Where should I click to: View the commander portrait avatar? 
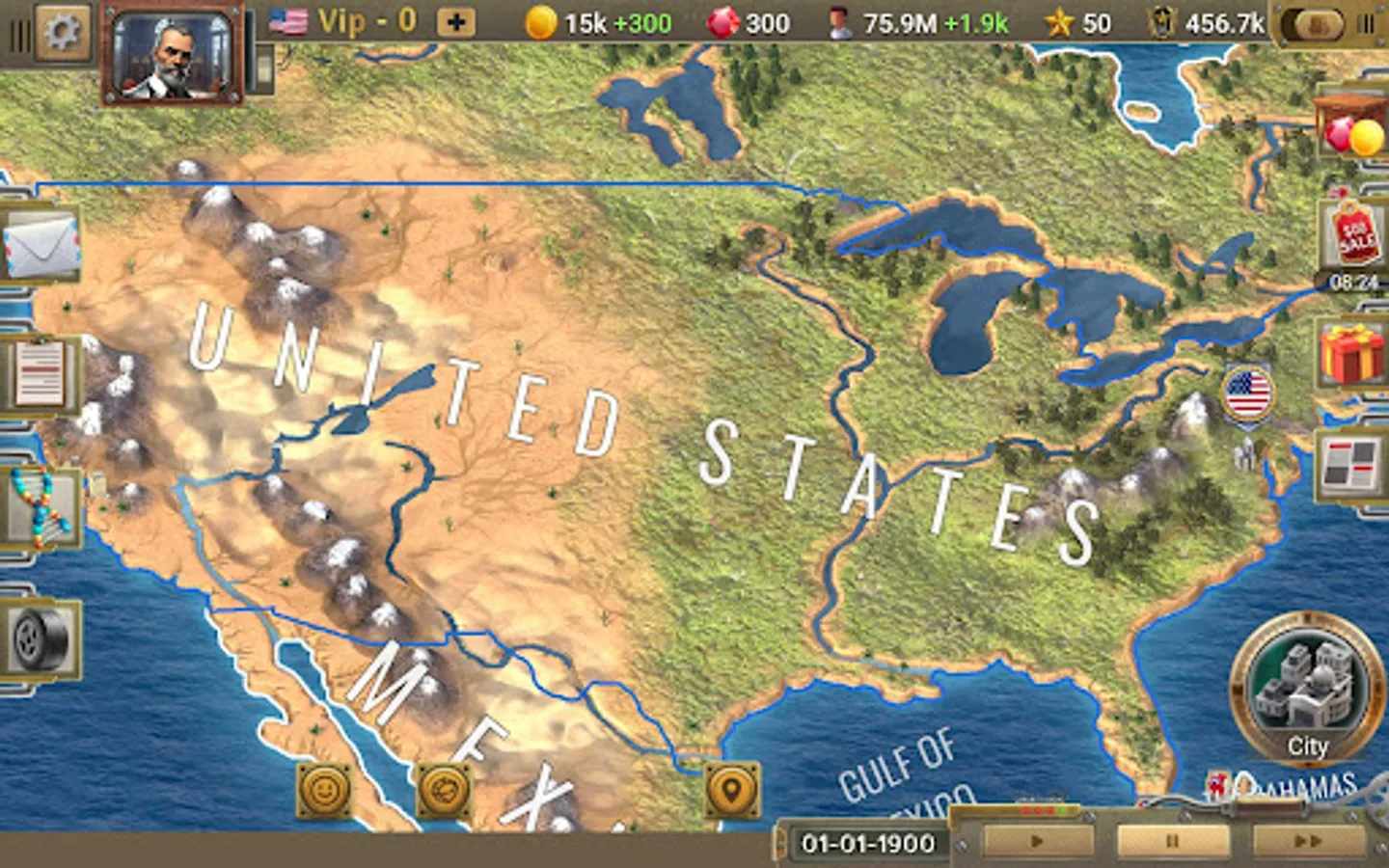click(x=172, y=54)
